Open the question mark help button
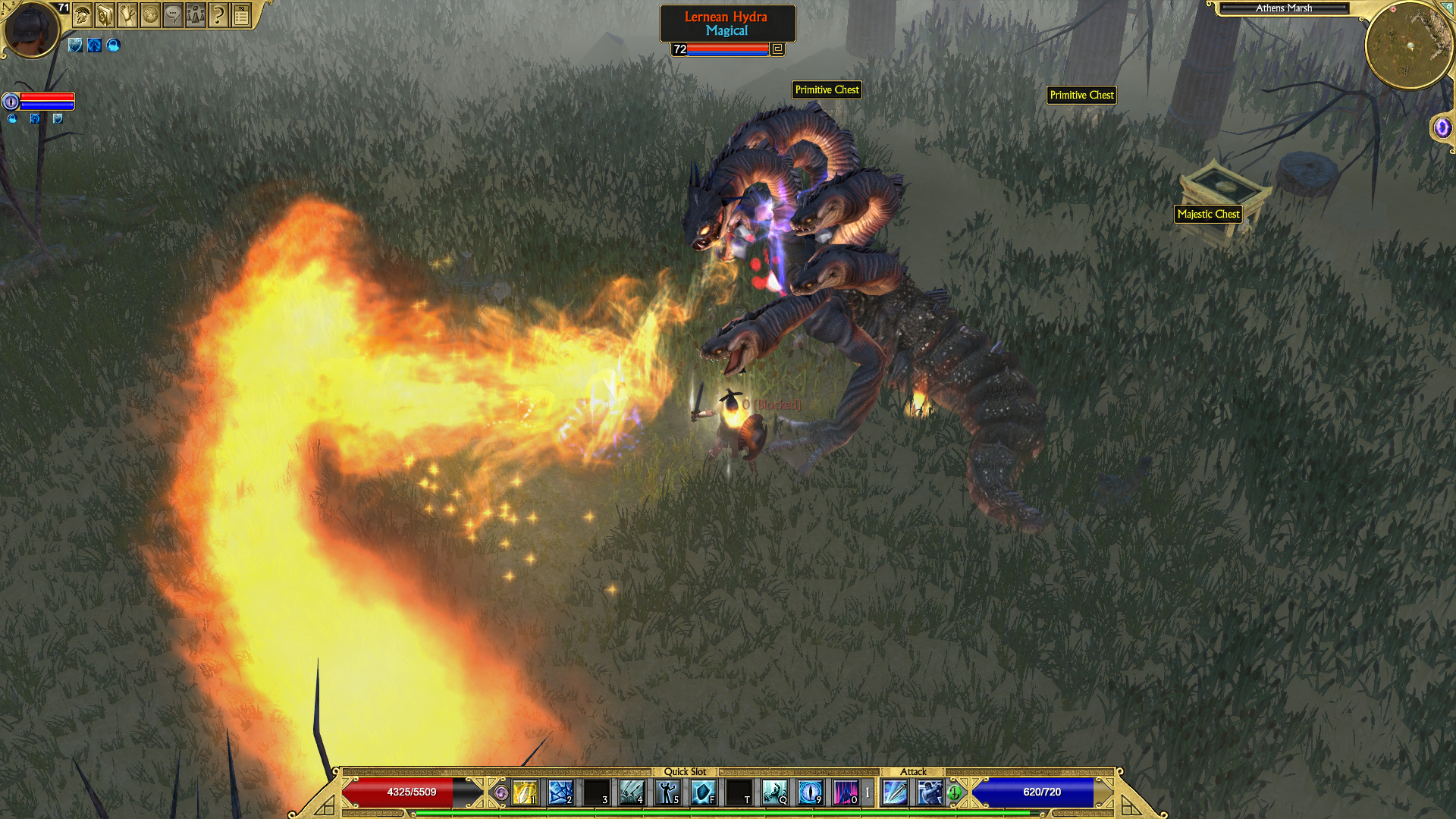 point(218,15)
